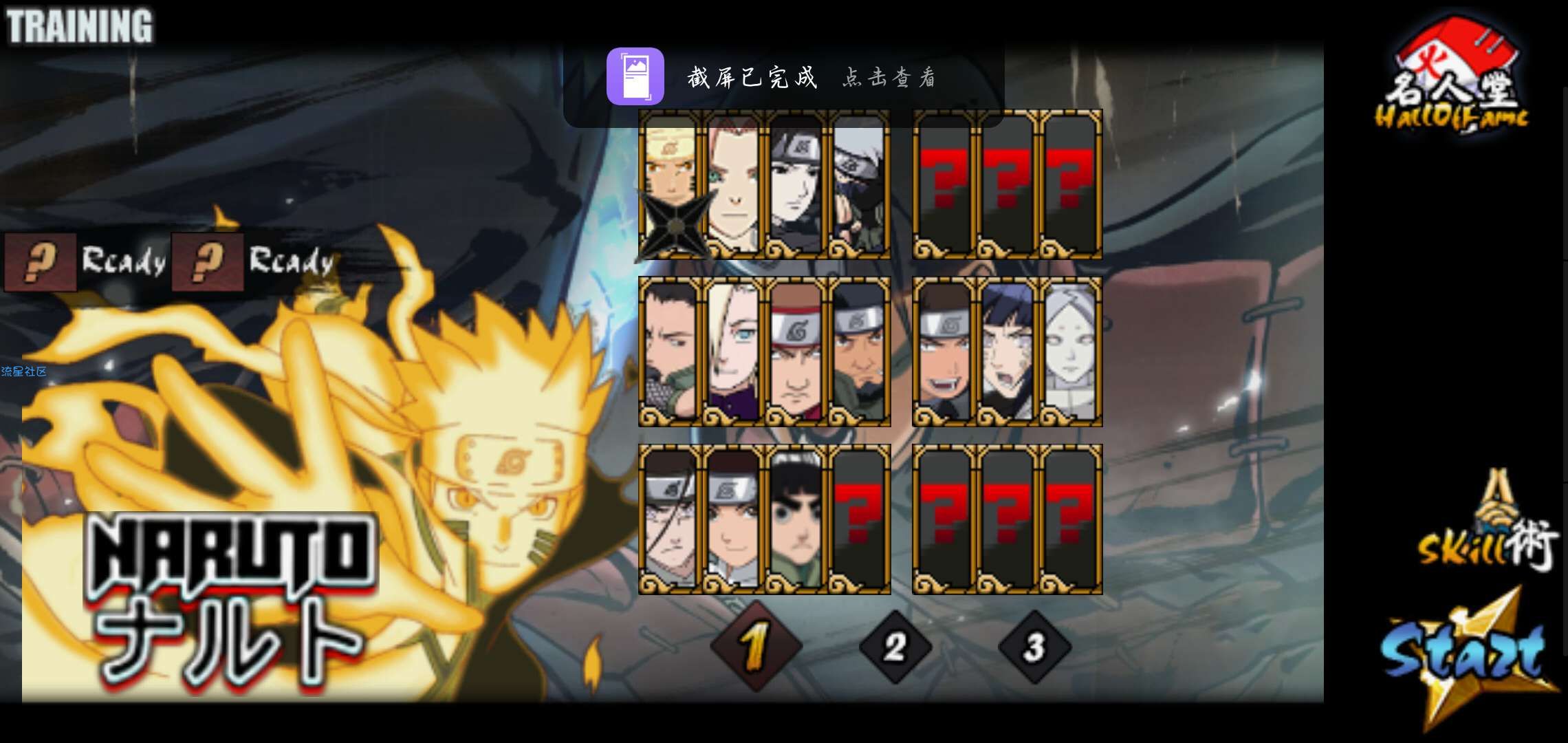Select character page 1
Viewport: 1568px width, 743px height.
[755, 647]
